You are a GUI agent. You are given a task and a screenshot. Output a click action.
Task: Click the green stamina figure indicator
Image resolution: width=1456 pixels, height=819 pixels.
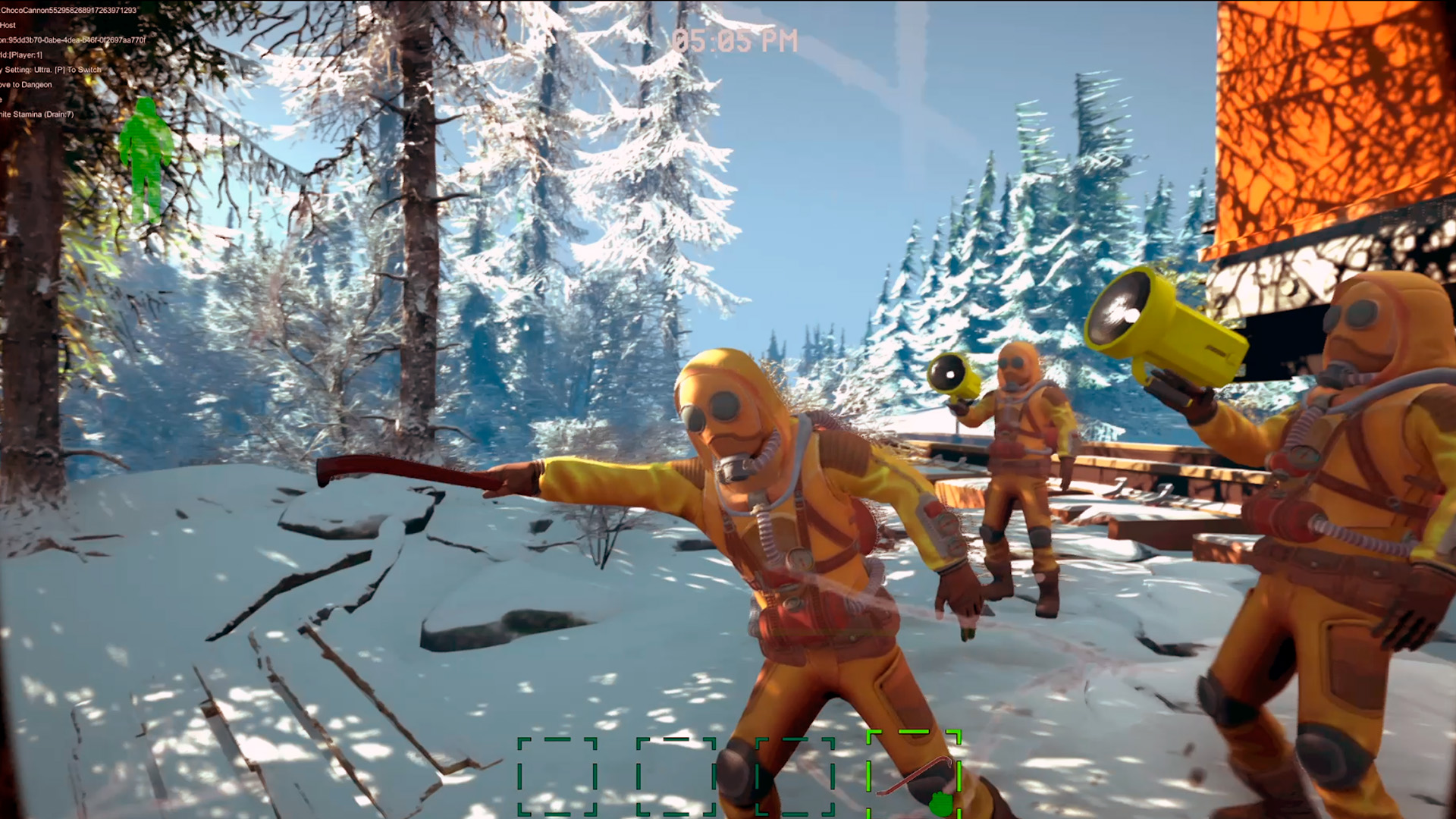point(146,159)
